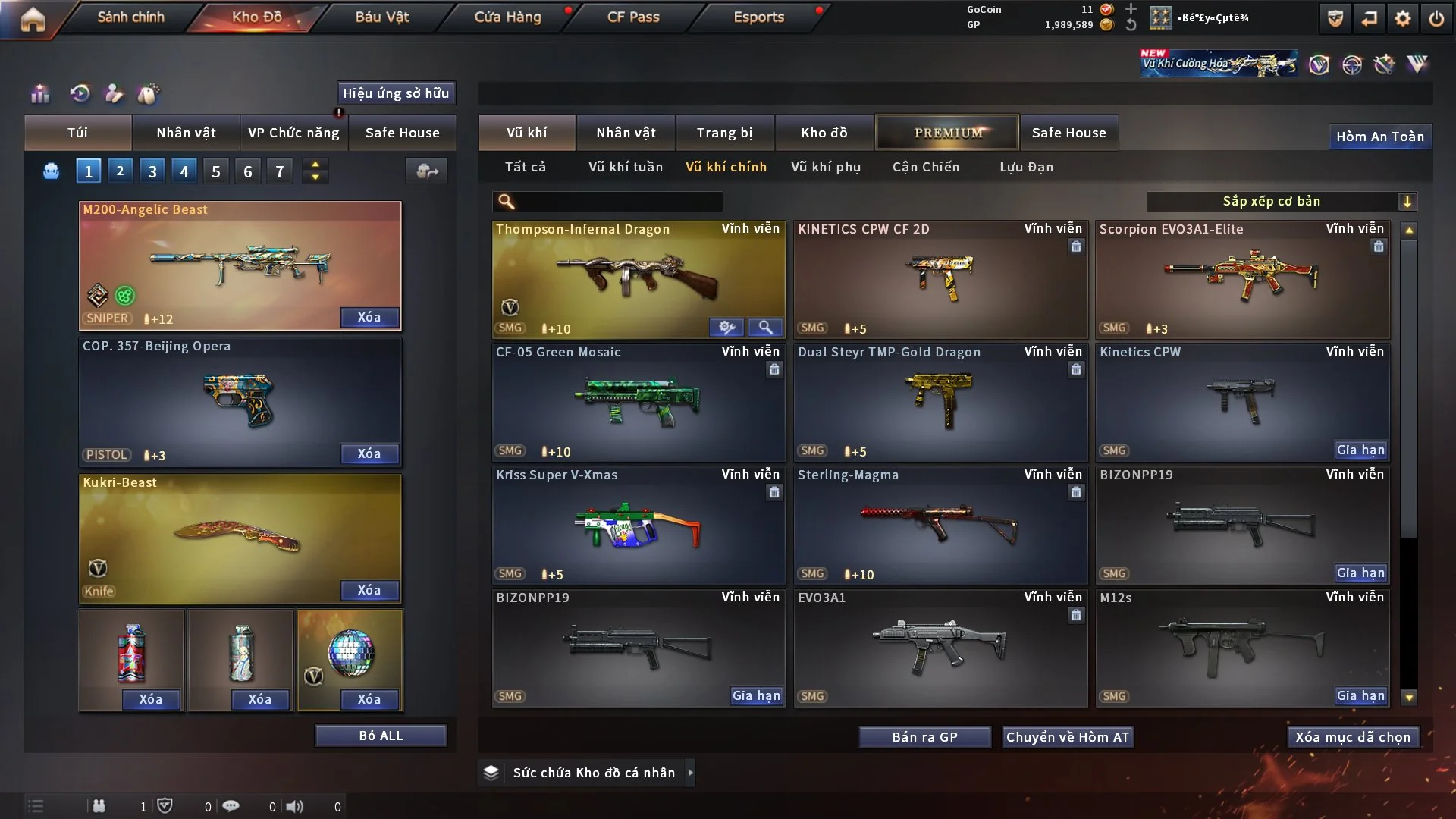This screenshot has width=1456, height=819.
Task: Move items with Chuyển về Hòm AT
Action: pos(1067,737)
